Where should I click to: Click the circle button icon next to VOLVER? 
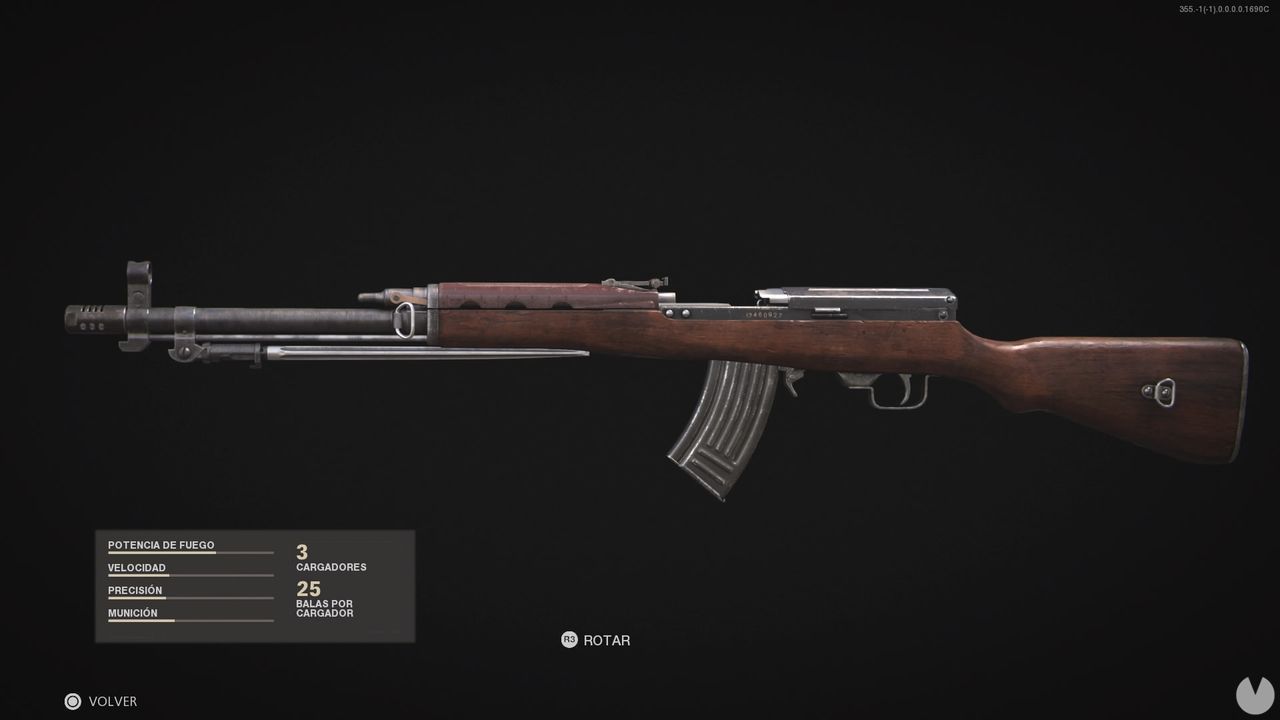coord(72,701)
